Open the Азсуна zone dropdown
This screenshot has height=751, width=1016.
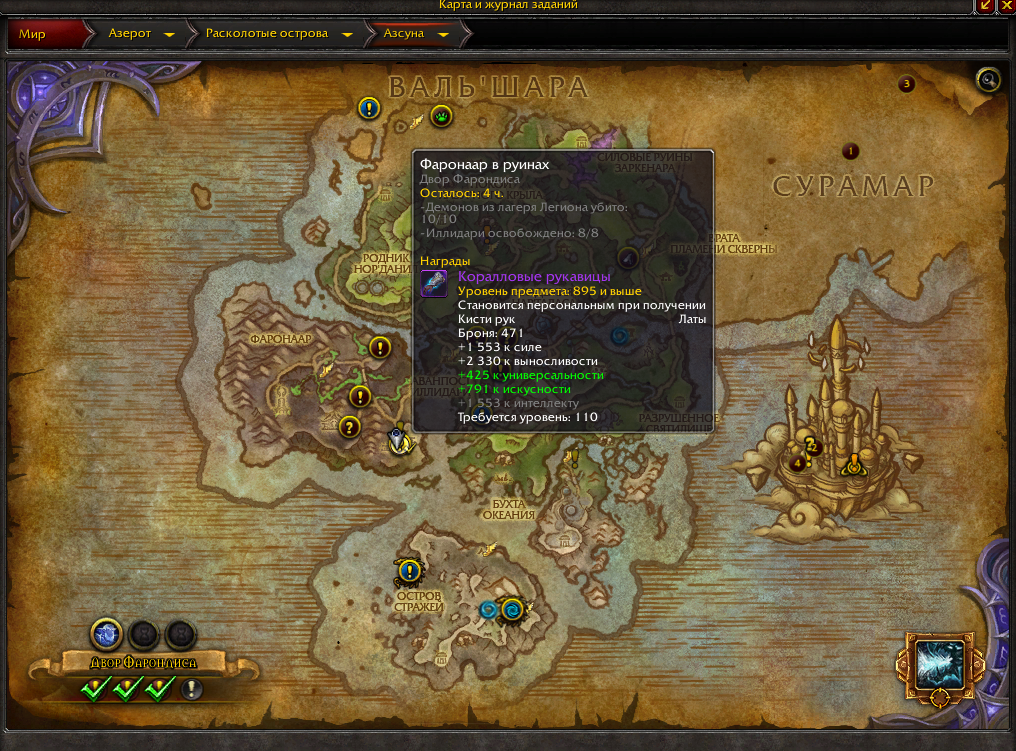442,34
